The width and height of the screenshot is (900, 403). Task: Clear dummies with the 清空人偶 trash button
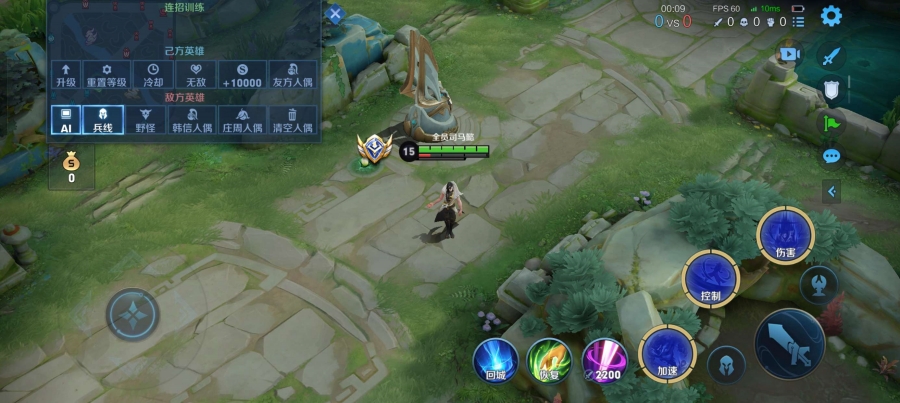pos(293,120)
